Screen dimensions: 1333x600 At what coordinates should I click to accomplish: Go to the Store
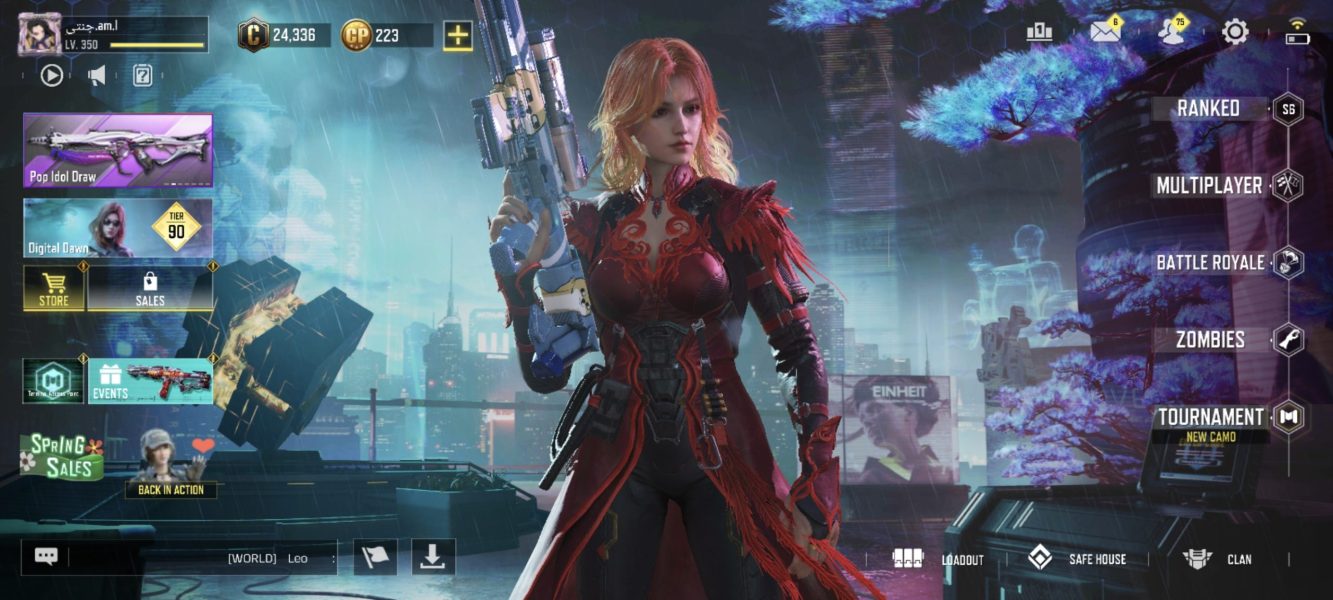coord(54,289)
